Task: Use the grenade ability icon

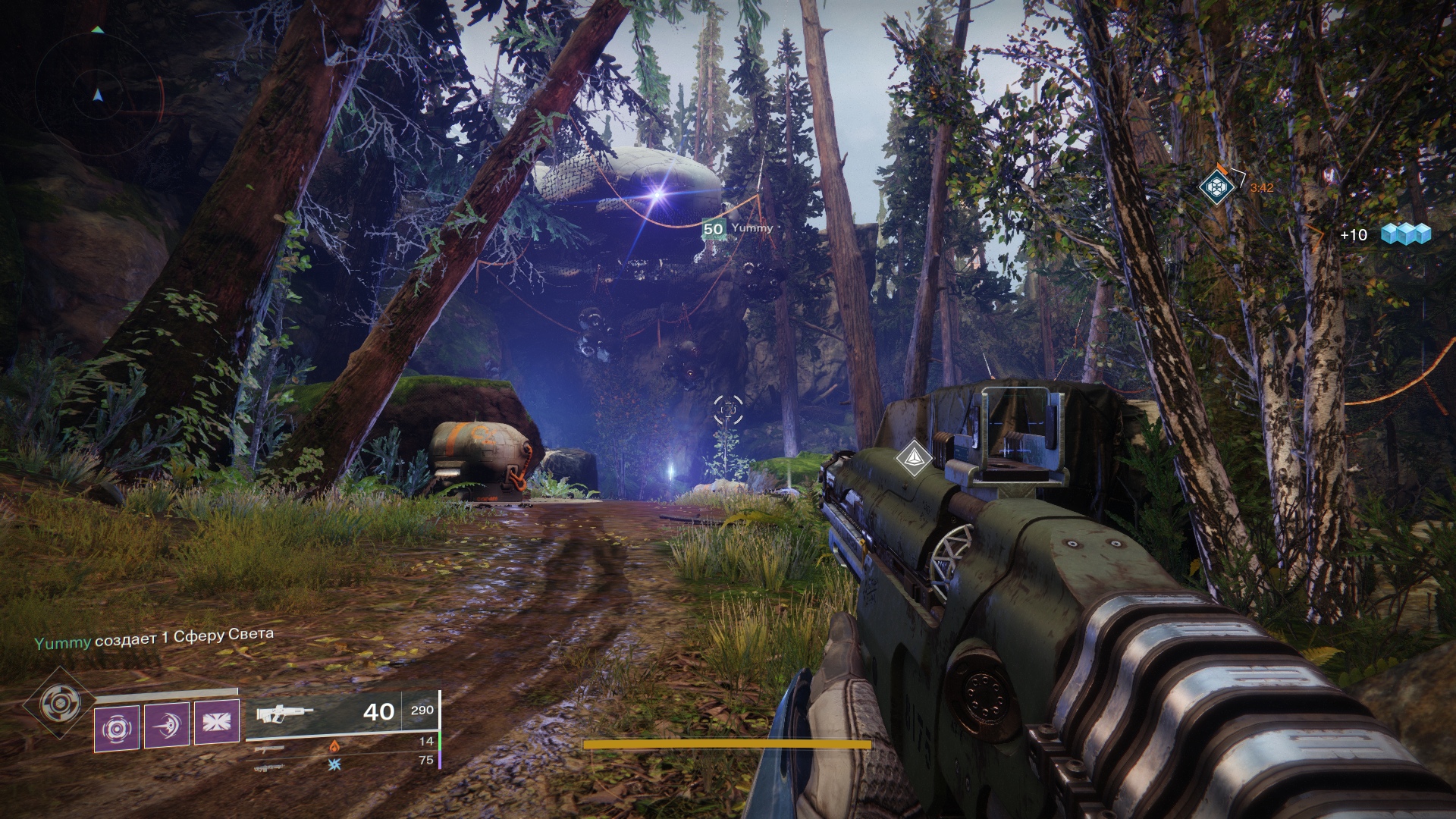Action: 117,728
